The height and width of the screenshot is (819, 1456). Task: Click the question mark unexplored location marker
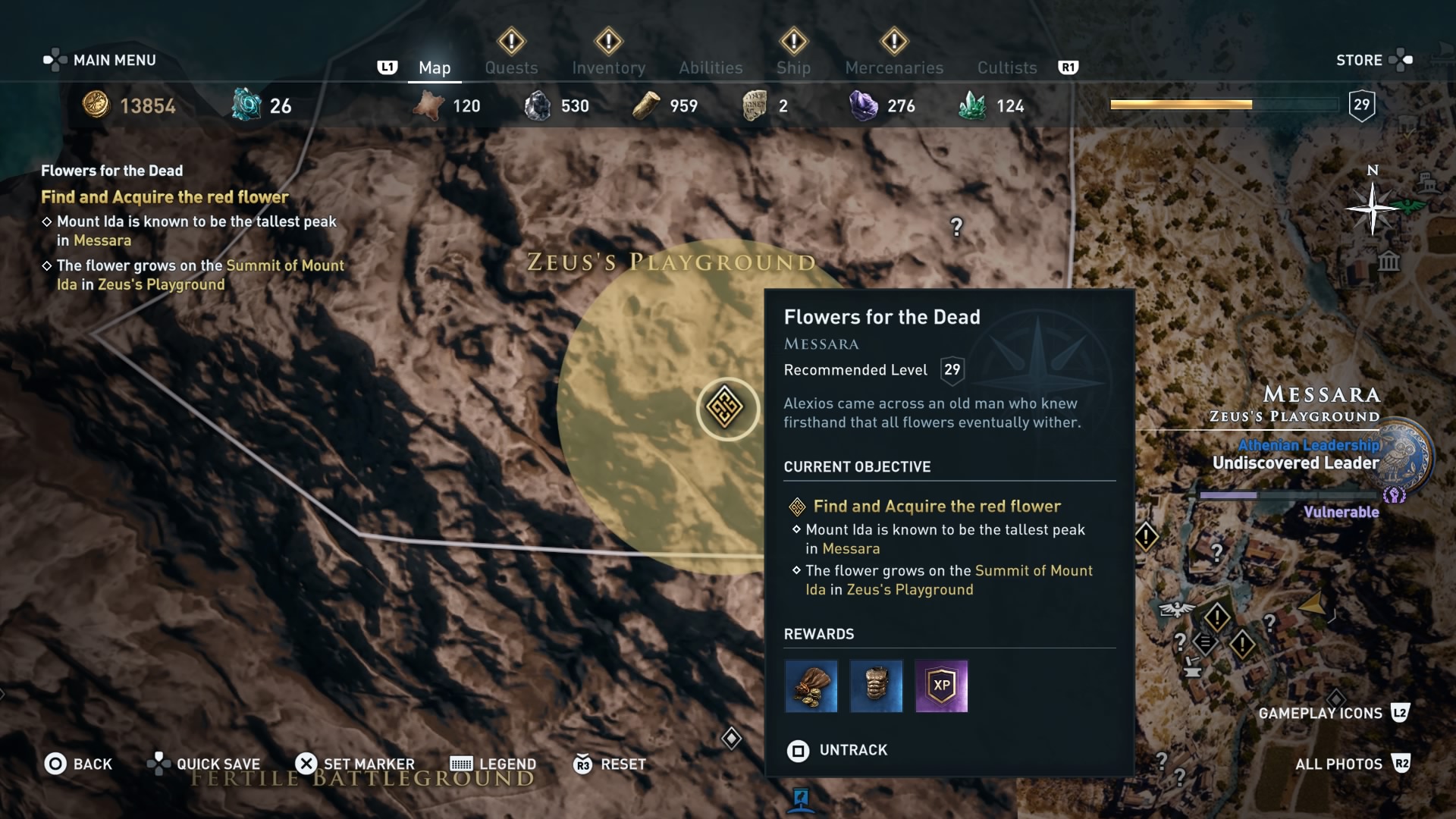pos(957,227)
